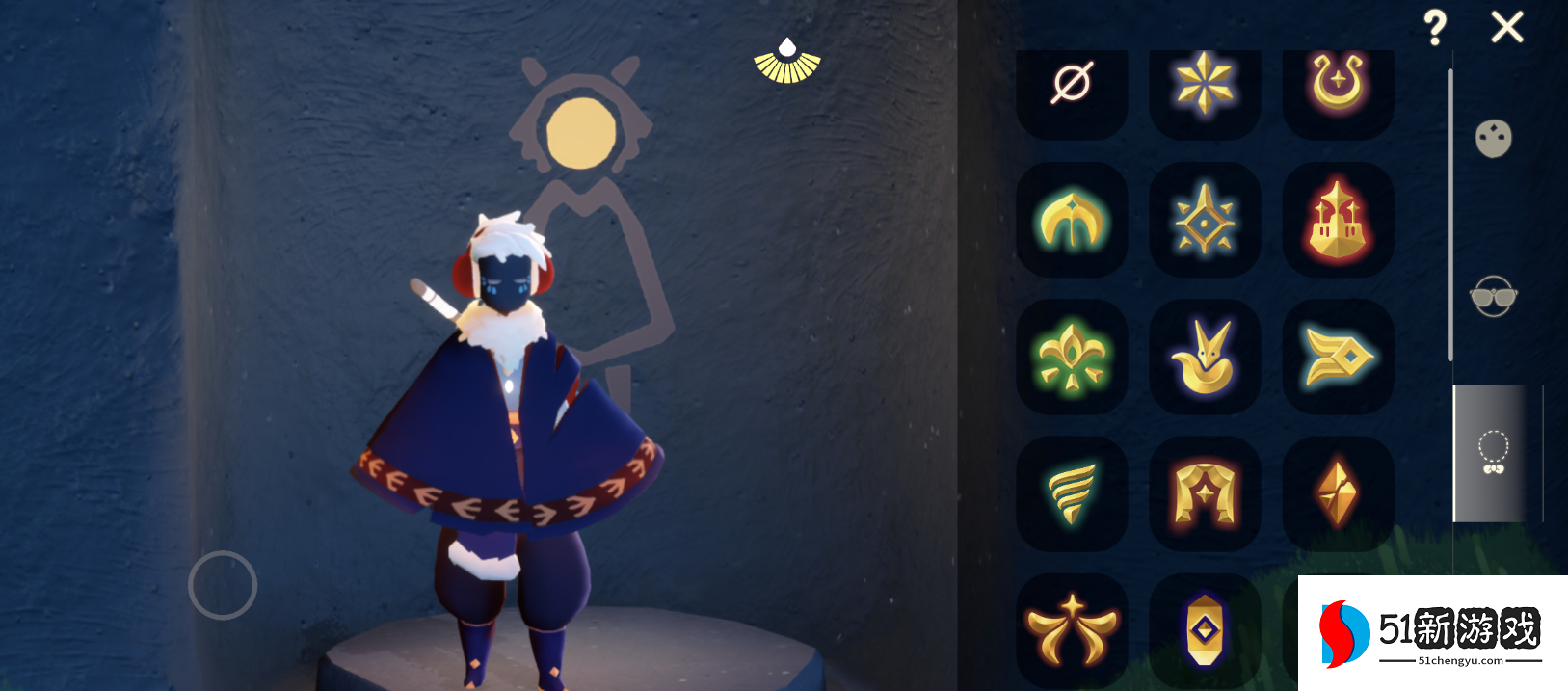
Task: Equip the red-gold archway pendant
Action: point(1205,493)
